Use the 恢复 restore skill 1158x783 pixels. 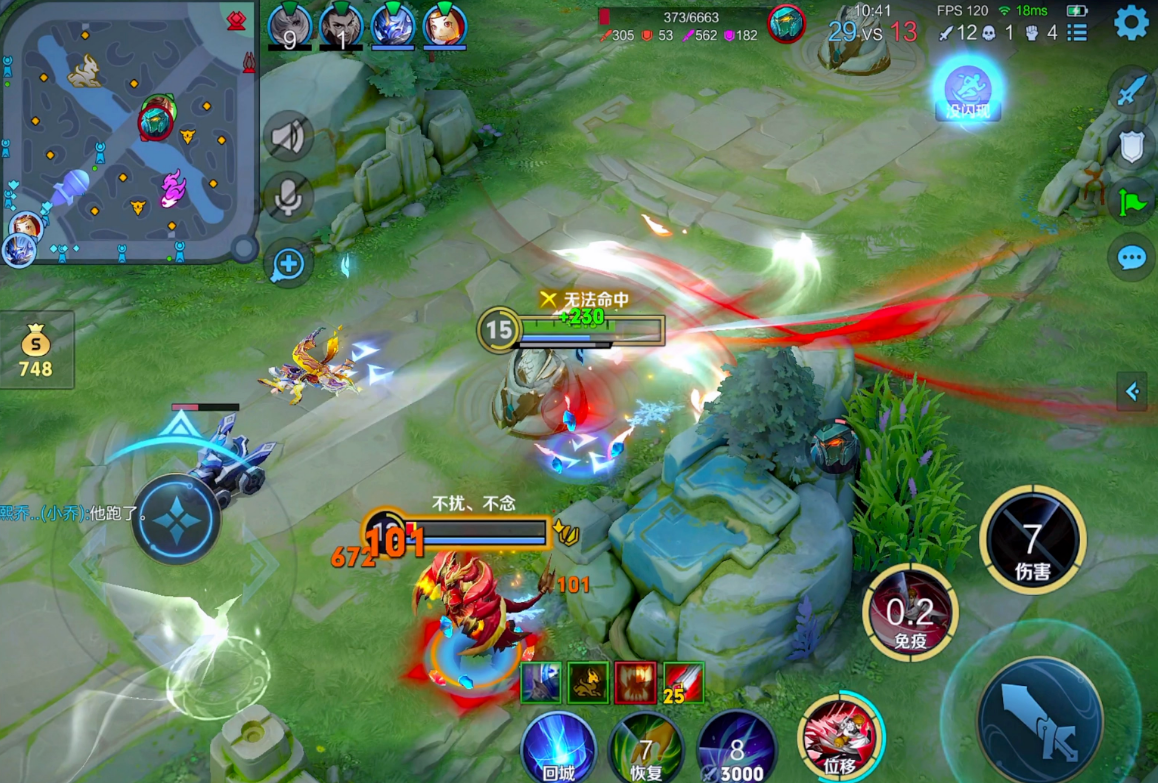(x=646, y=747)
